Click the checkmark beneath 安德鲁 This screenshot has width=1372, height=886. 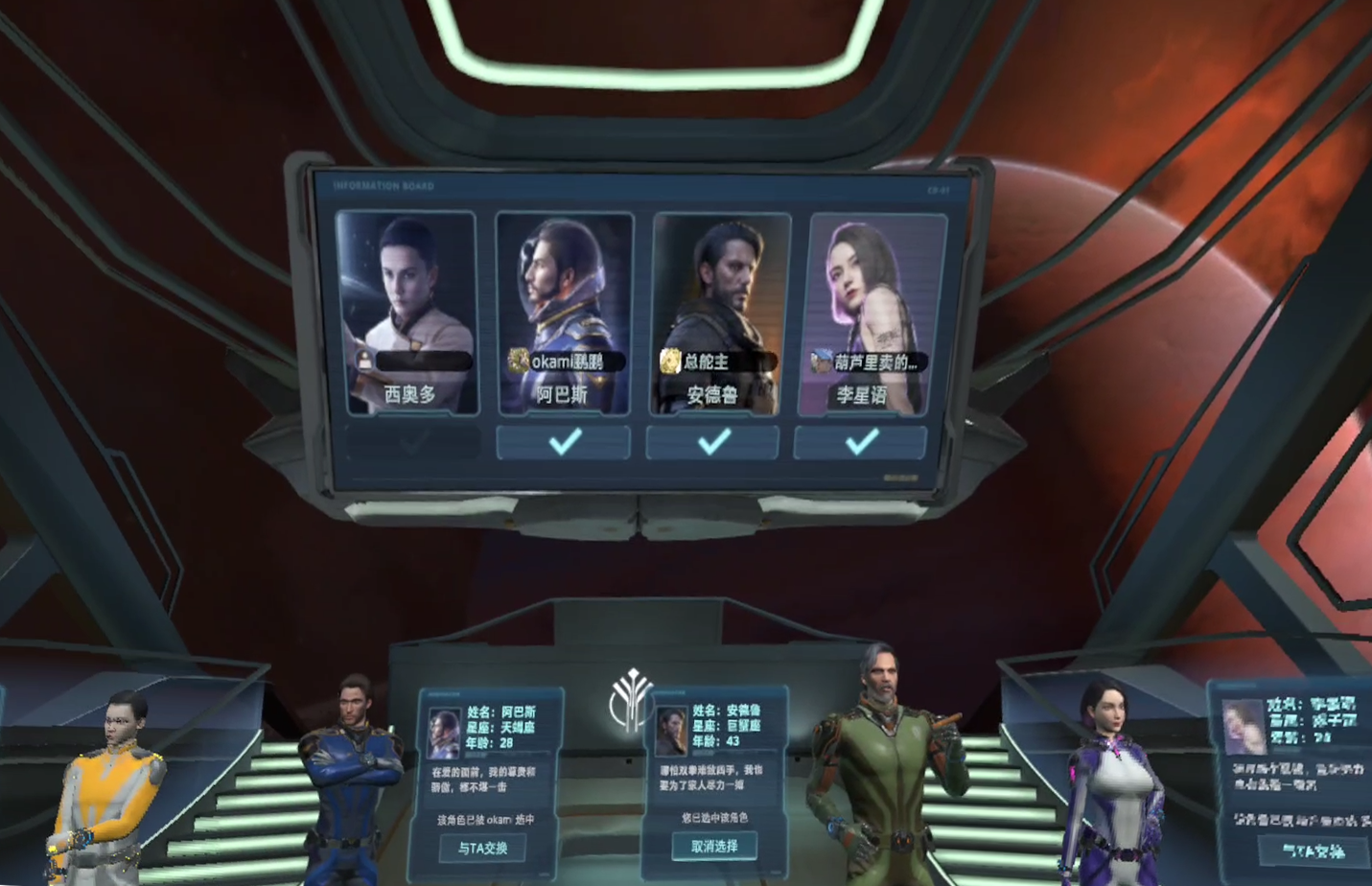tap(713, 442)
